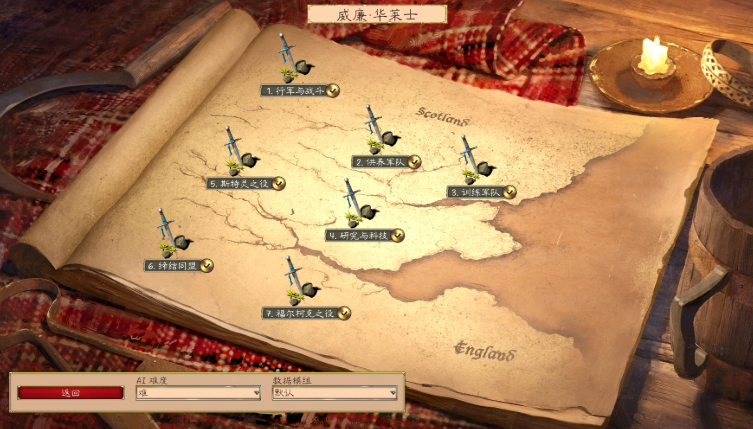
Task: Open the AI 难度 difficulty dropdown
Action: point(198,393)
